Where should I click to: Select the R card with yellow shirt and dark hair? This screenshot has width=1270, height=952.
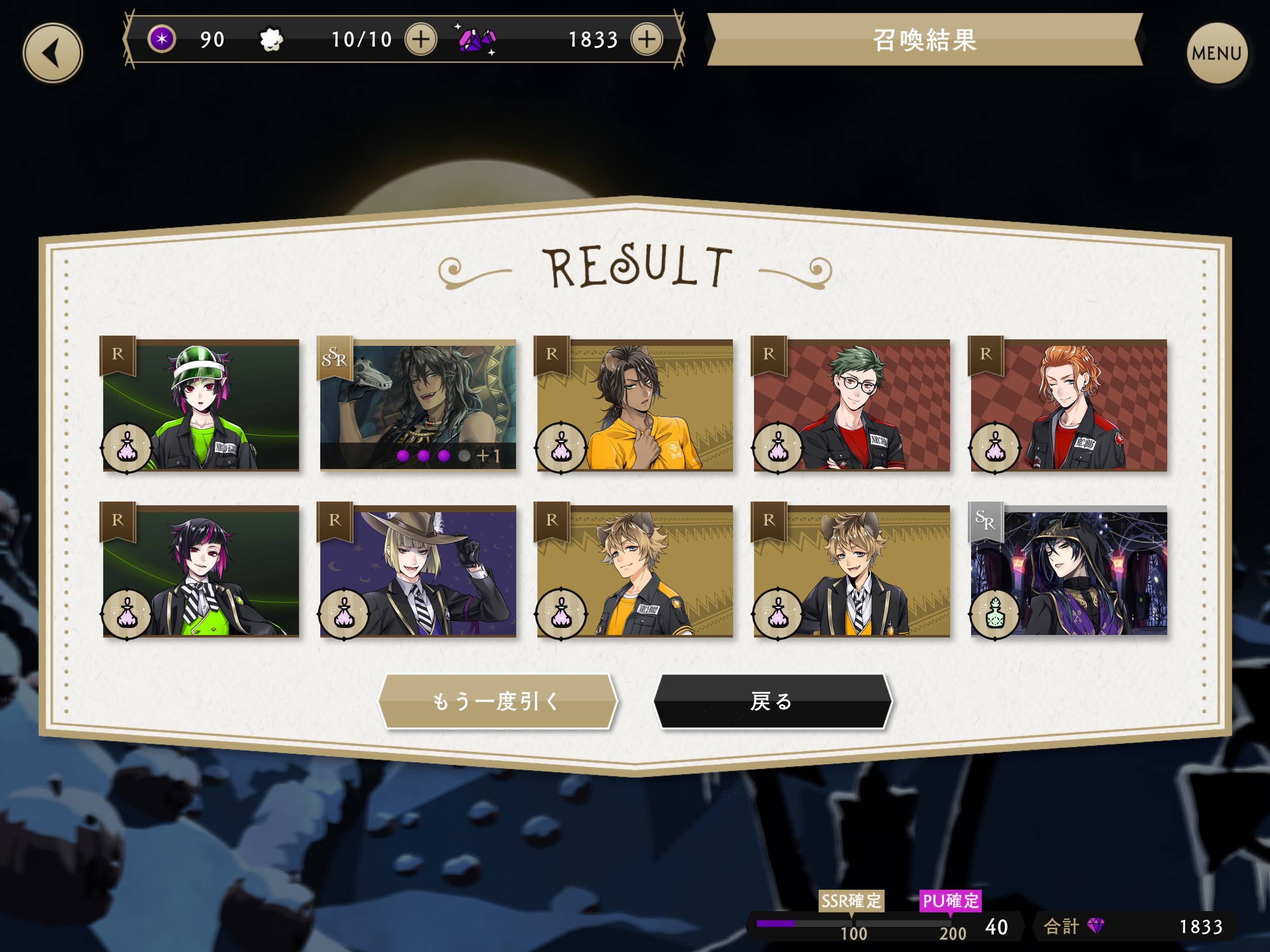[x=635, y=405]
